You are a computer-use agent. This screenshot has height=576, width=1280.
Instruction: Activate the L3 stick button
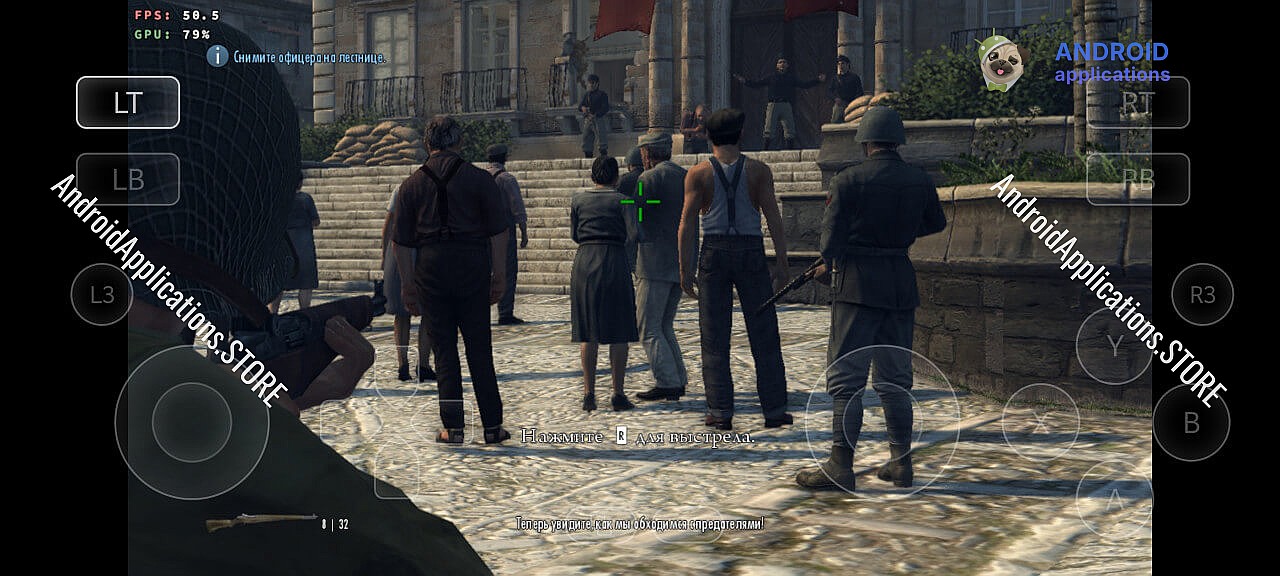pos(102,294)
